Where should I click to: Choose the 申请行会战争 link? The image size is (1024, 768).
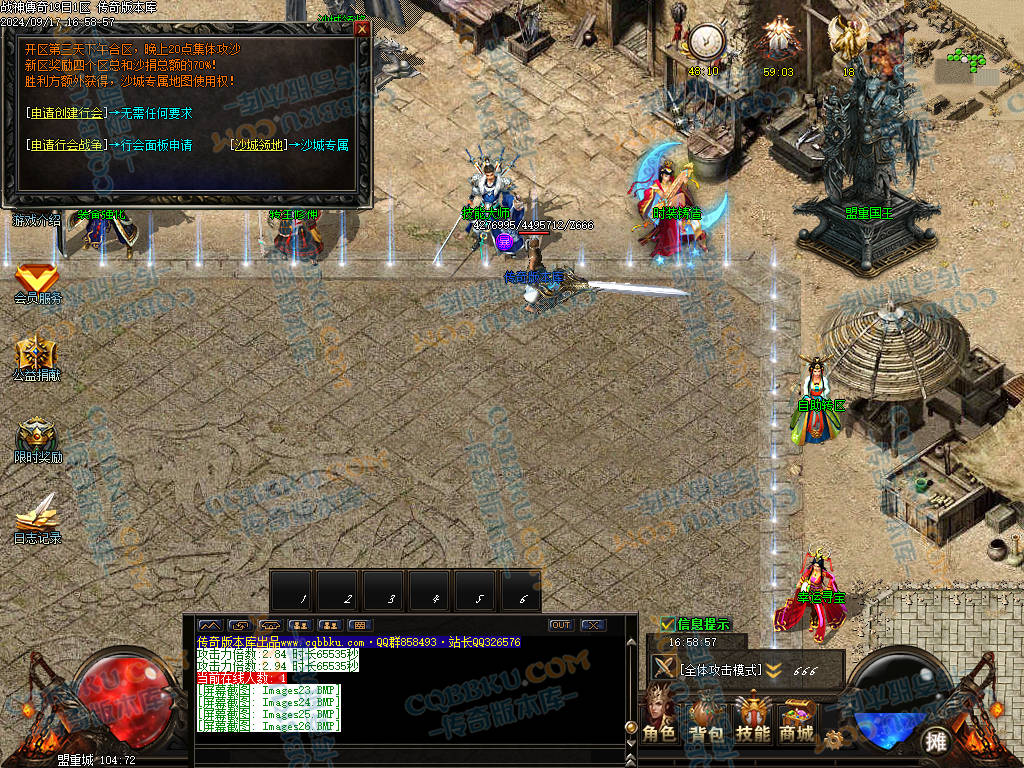tap(68, 145)
